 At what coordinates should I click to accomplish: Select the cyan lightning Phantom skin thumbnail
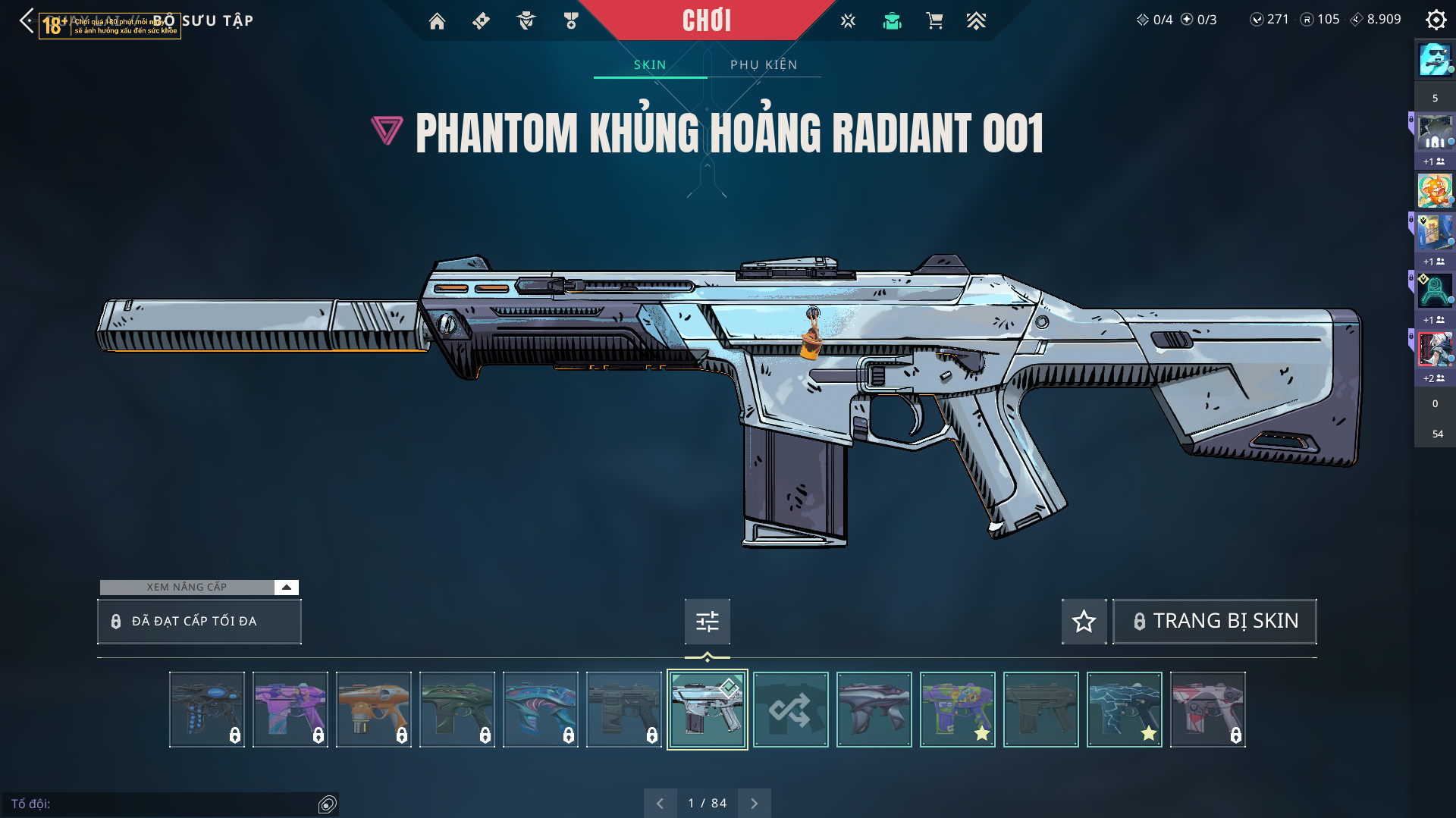(x=1124, y=710)
